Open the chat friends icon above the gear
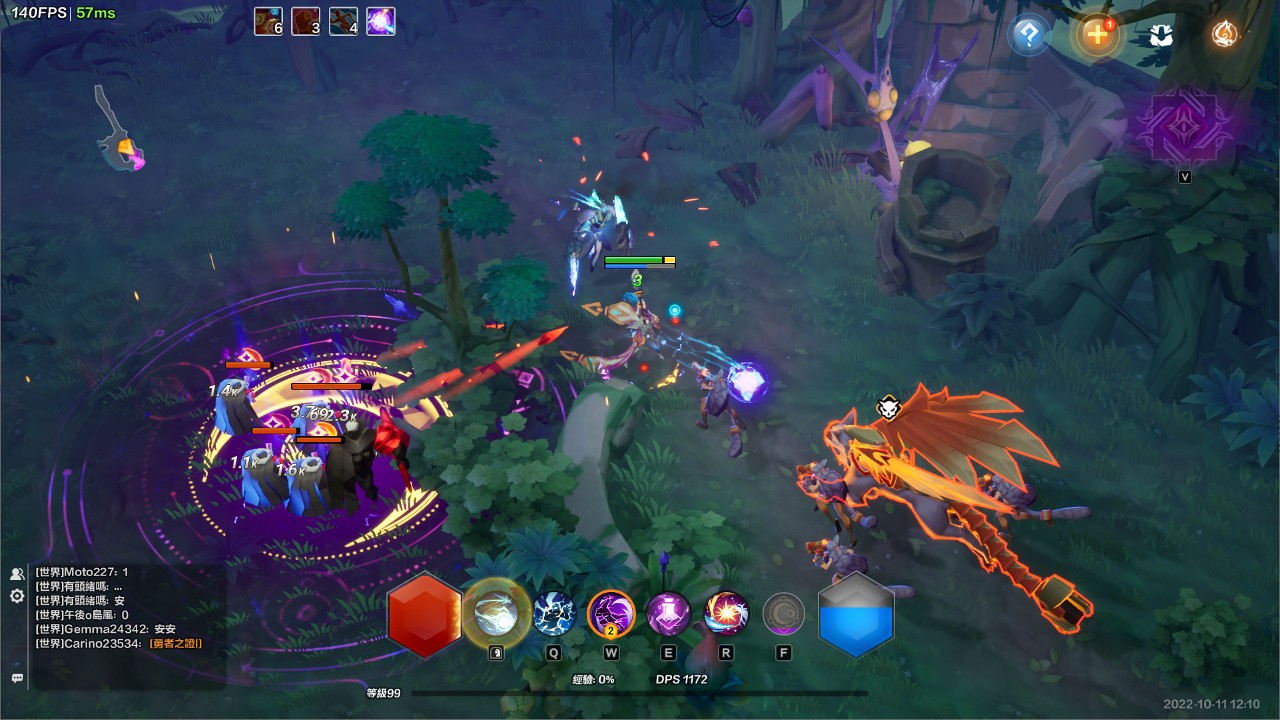 tap(17, 574)
